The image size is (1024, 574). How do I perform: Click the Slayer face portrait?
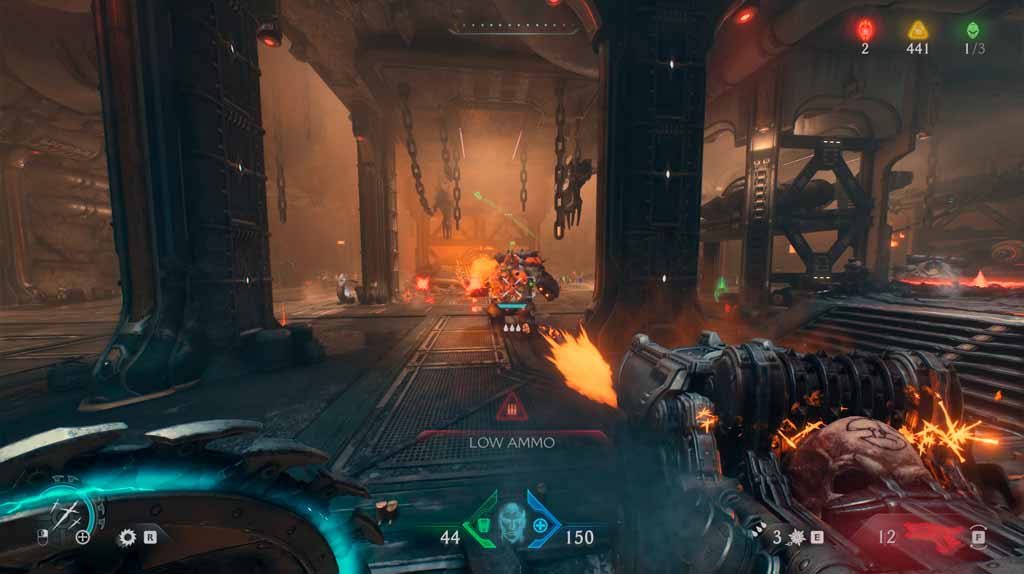coord(512,524)
